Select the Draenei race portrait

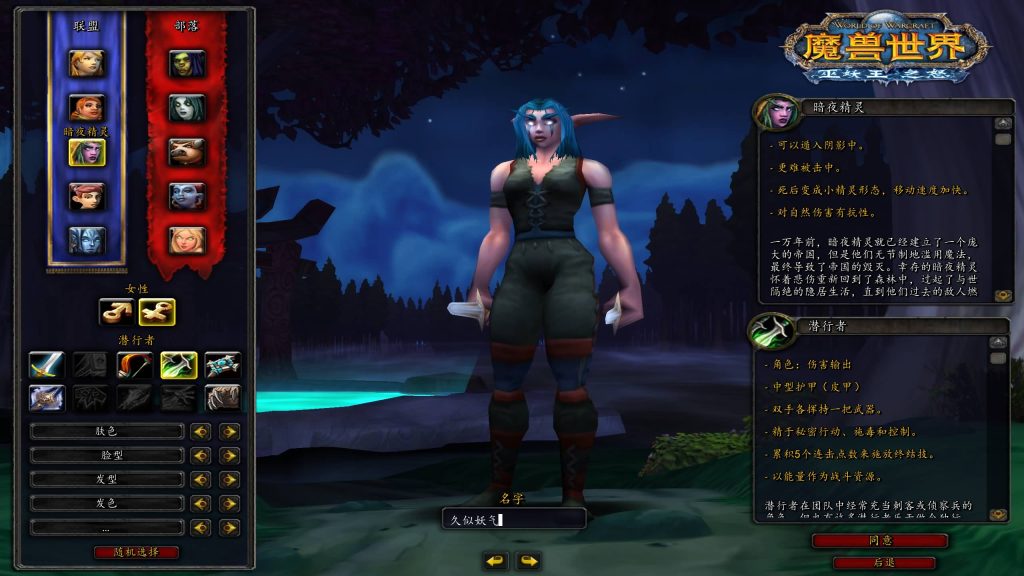click(86, 240)
